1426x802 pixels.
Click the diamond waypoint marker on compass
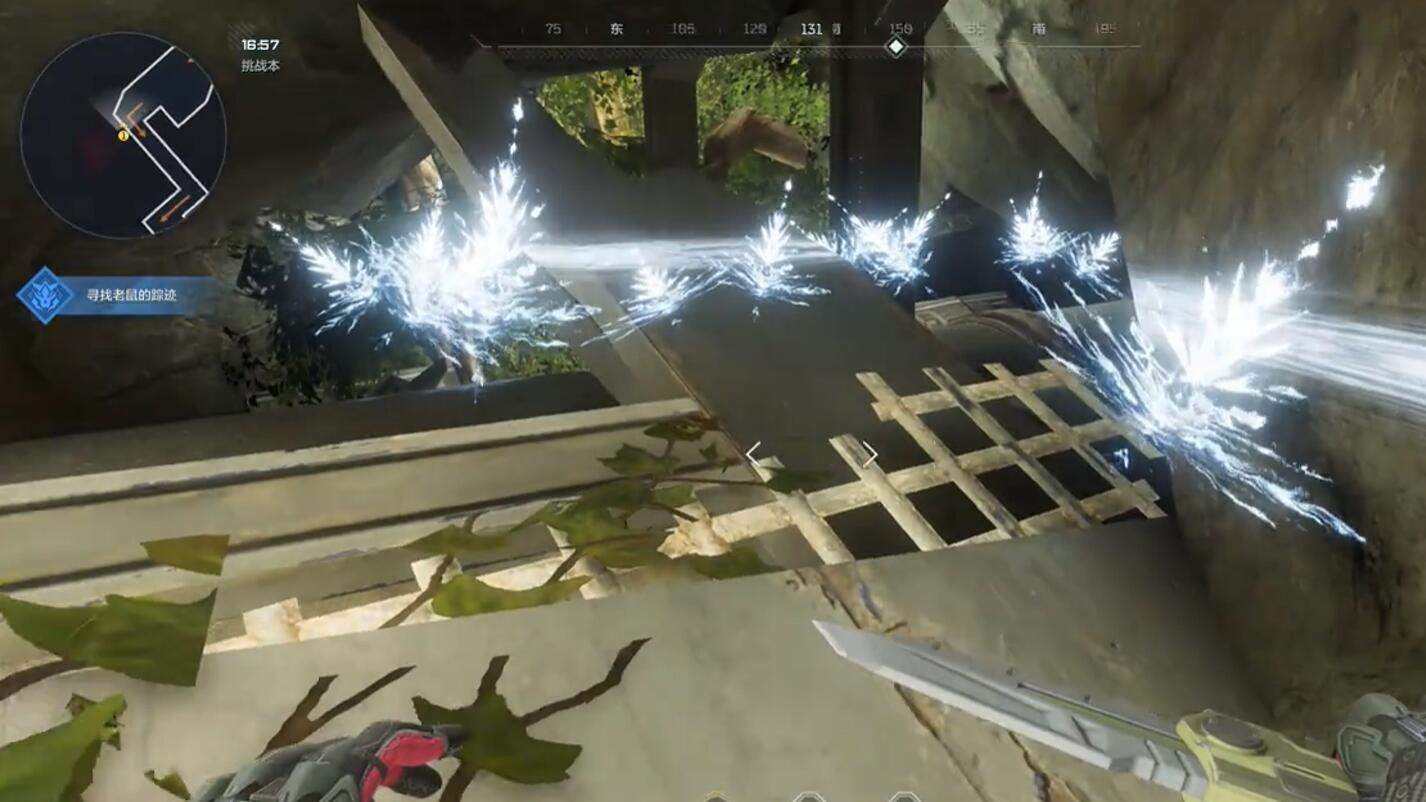(896, 46)
